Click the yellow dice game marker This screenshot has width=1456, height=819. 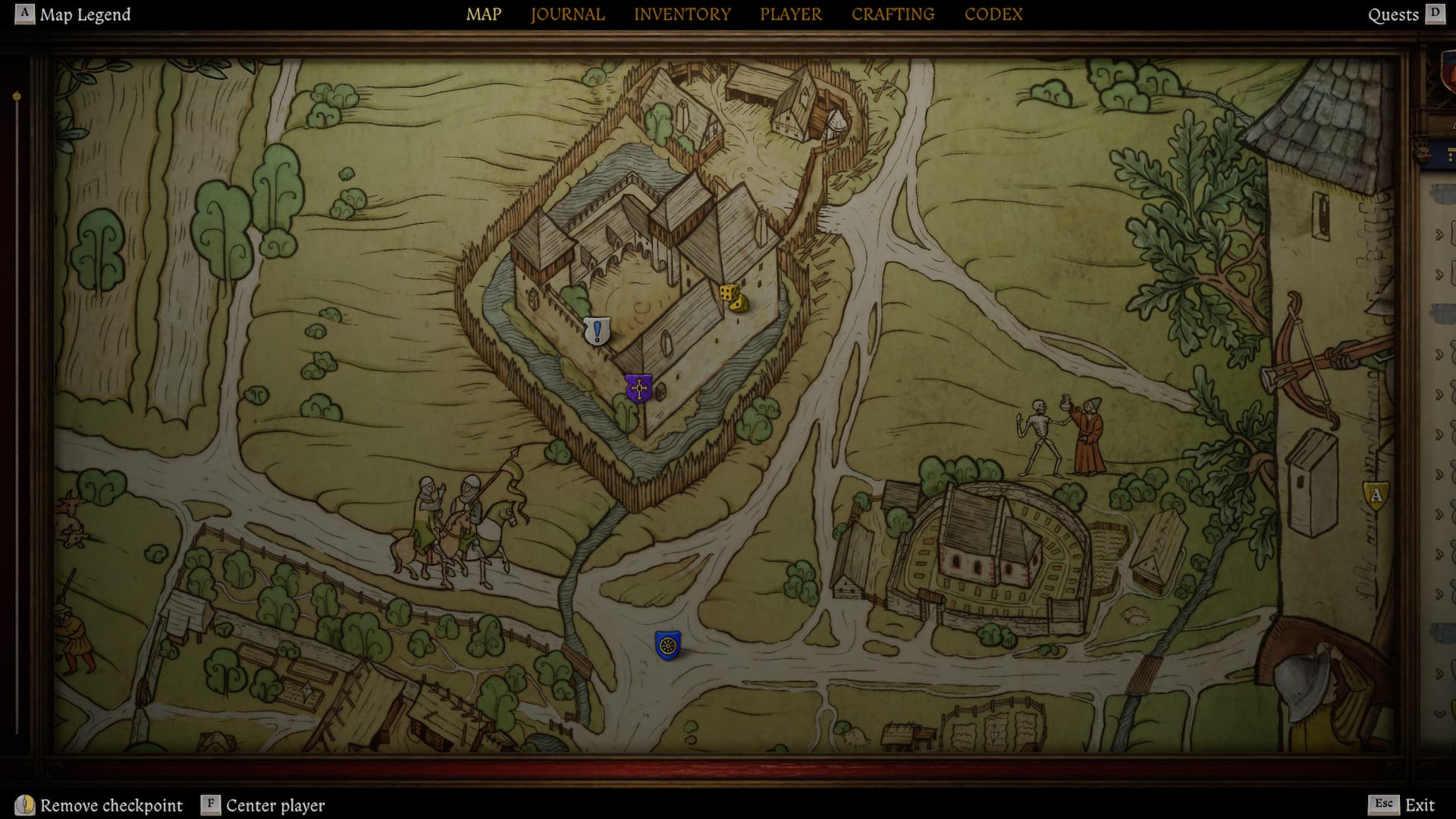(733, 297)
